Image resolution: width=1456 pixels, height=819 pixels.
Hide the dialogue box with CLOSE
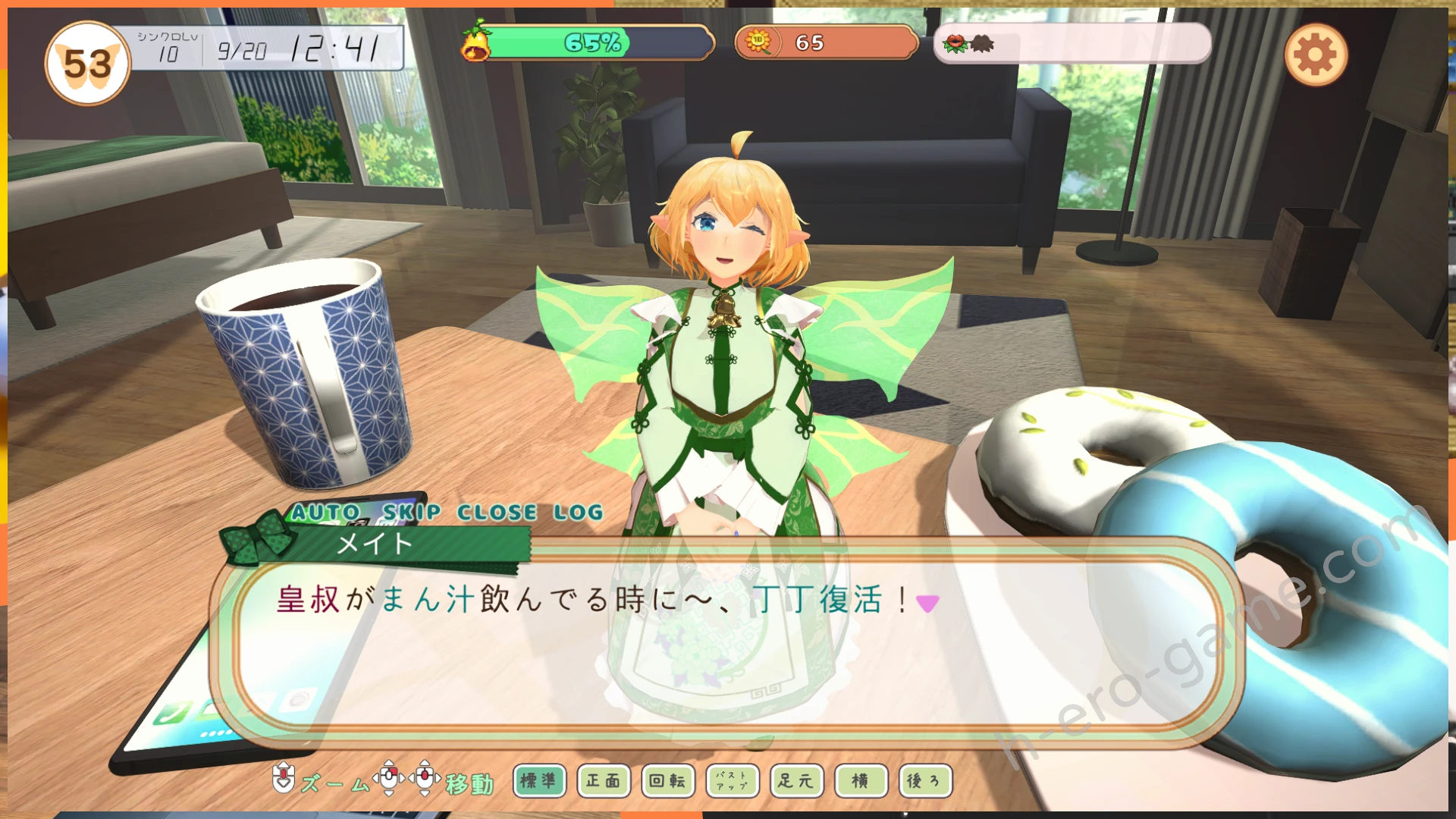pyautogui.click(x=497, y=513)
